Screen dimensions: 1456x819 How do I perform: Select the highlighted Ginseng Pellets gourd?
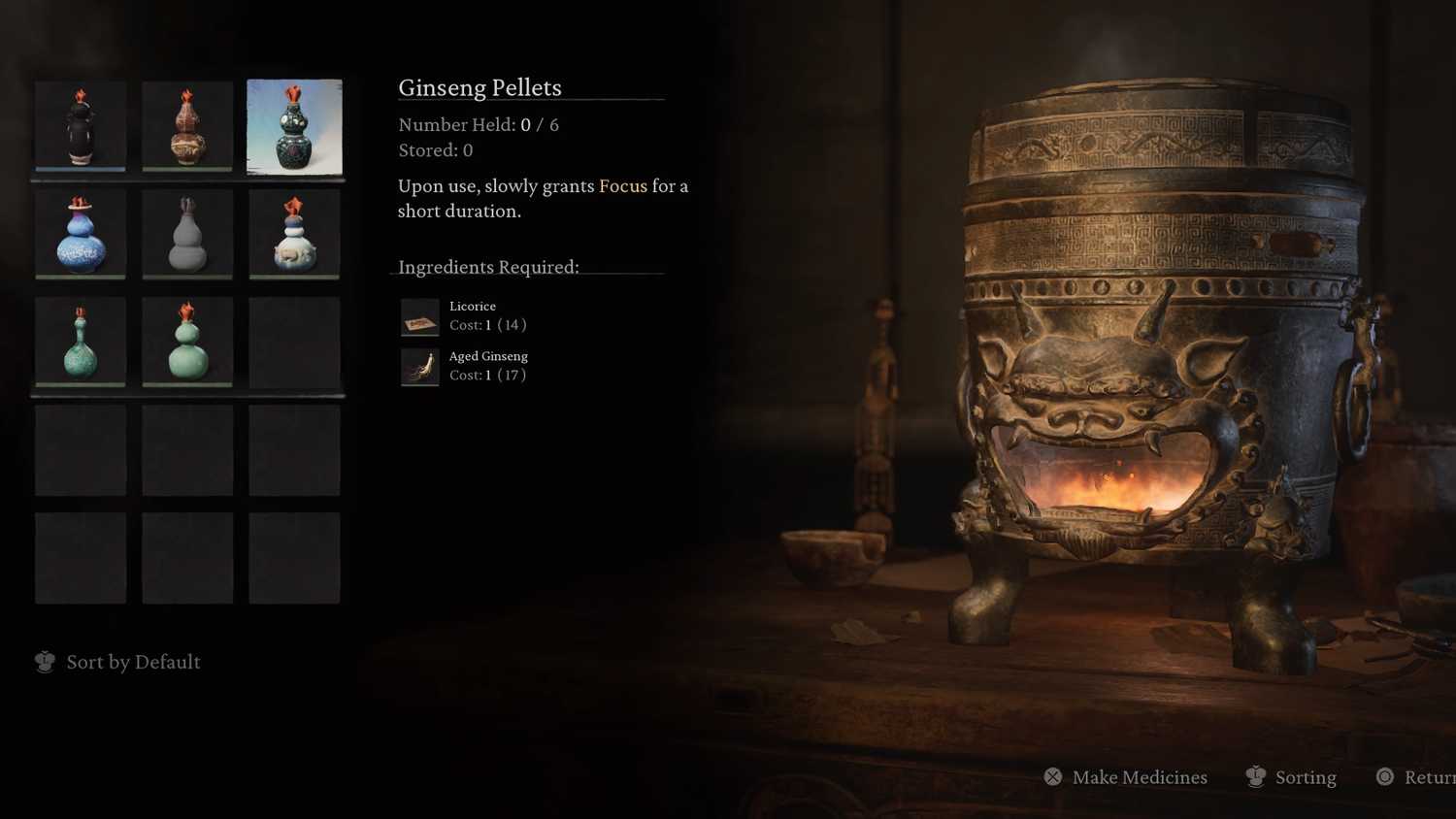point(294,126)
